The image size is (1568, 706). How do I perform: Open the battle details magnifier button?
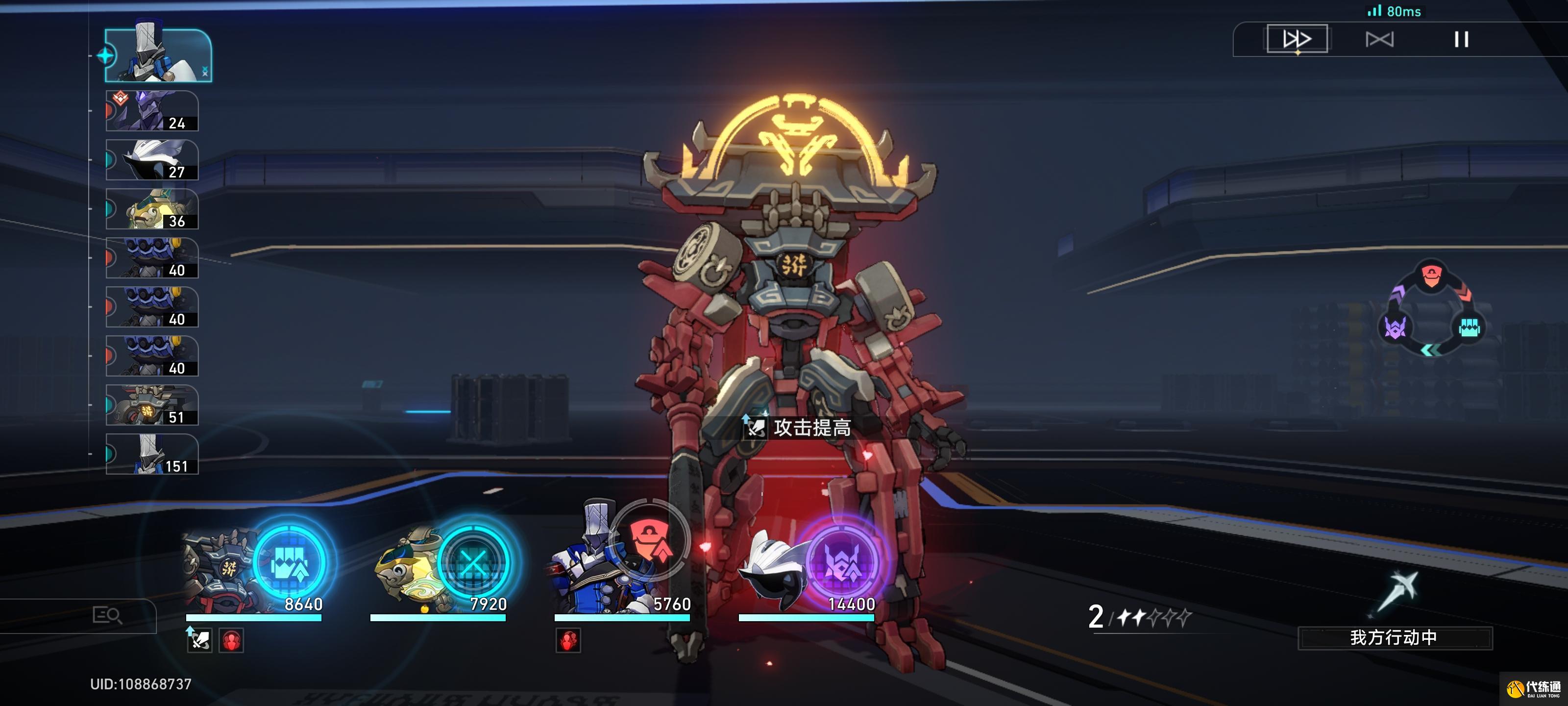[107, 615]
